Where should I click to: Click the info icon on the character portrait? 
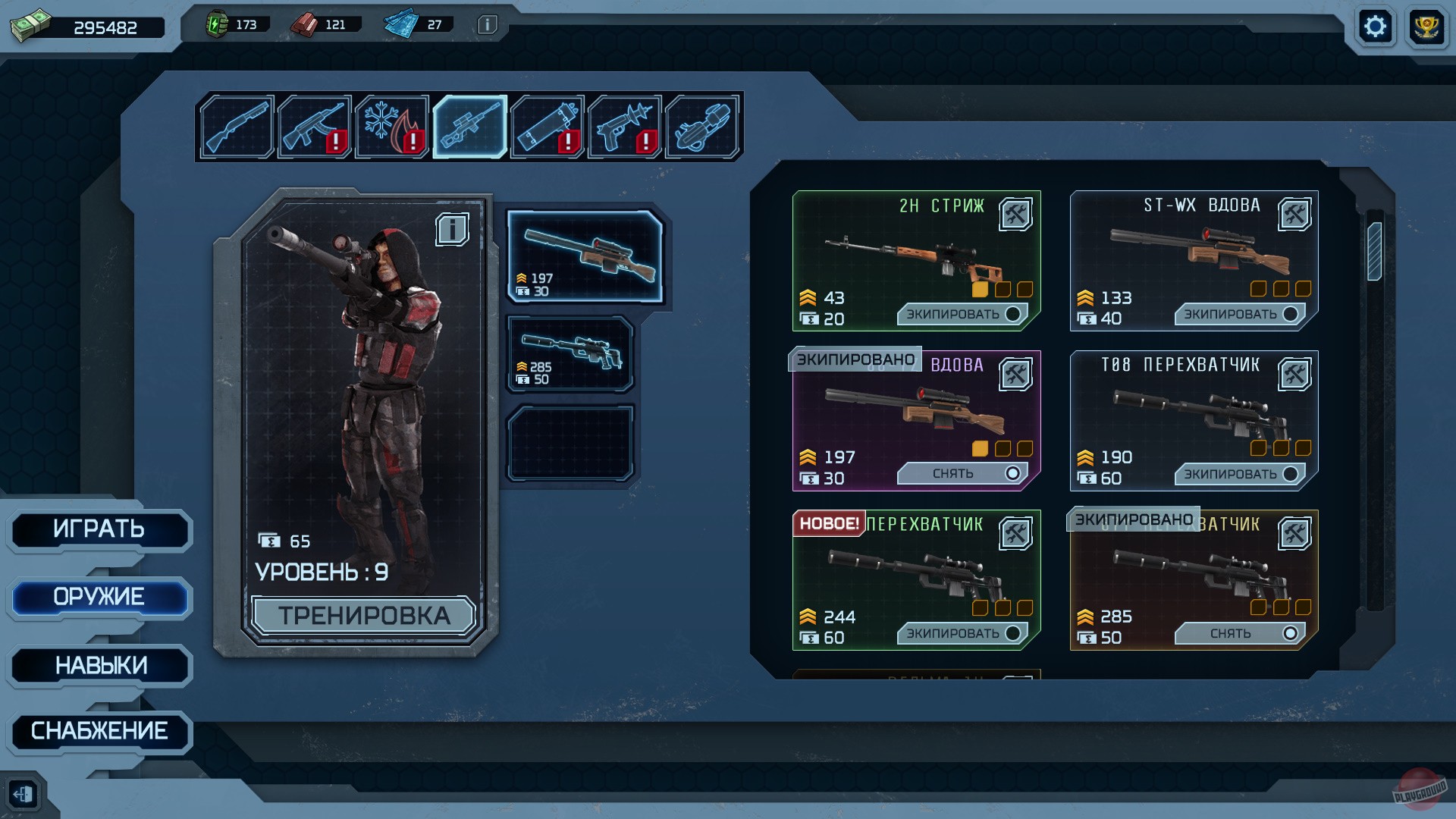tap(453, 229)
